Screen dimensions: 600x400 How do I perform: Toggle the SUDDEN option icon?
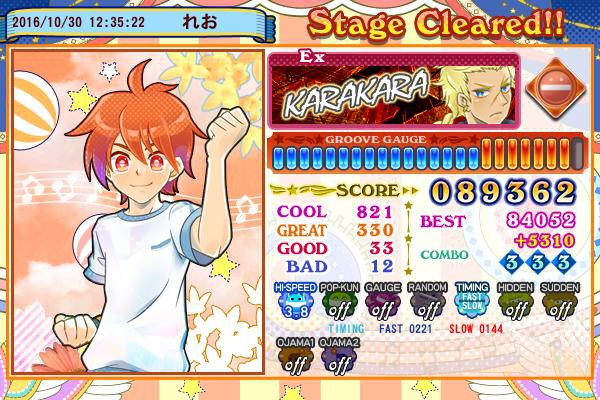click(x=558, y=303)
